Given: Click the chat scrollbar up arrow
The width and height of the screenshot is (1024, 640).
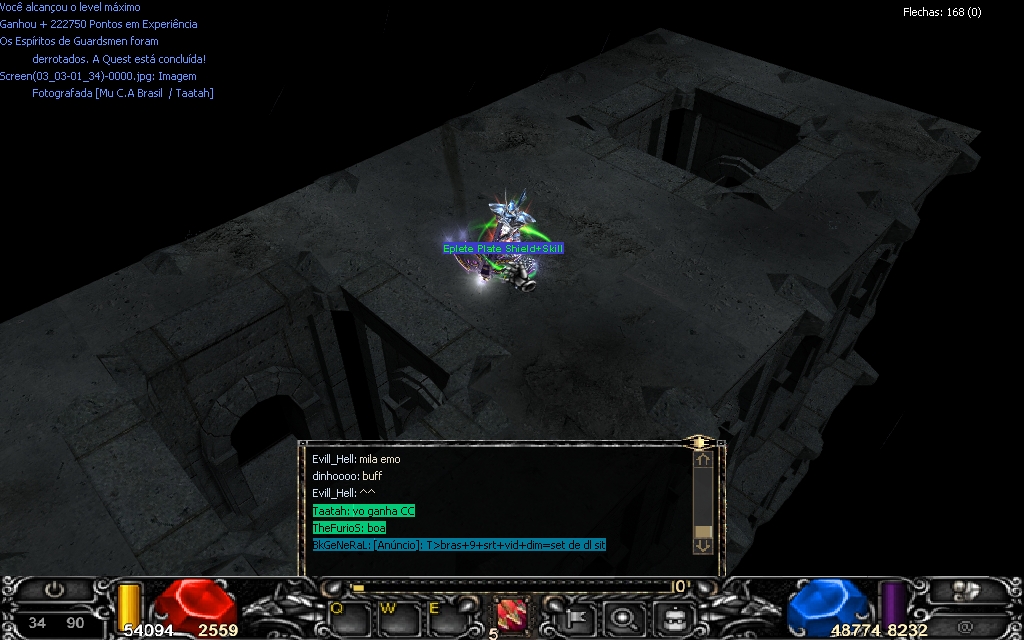Looking at the screenshot, I should (703, 461).
